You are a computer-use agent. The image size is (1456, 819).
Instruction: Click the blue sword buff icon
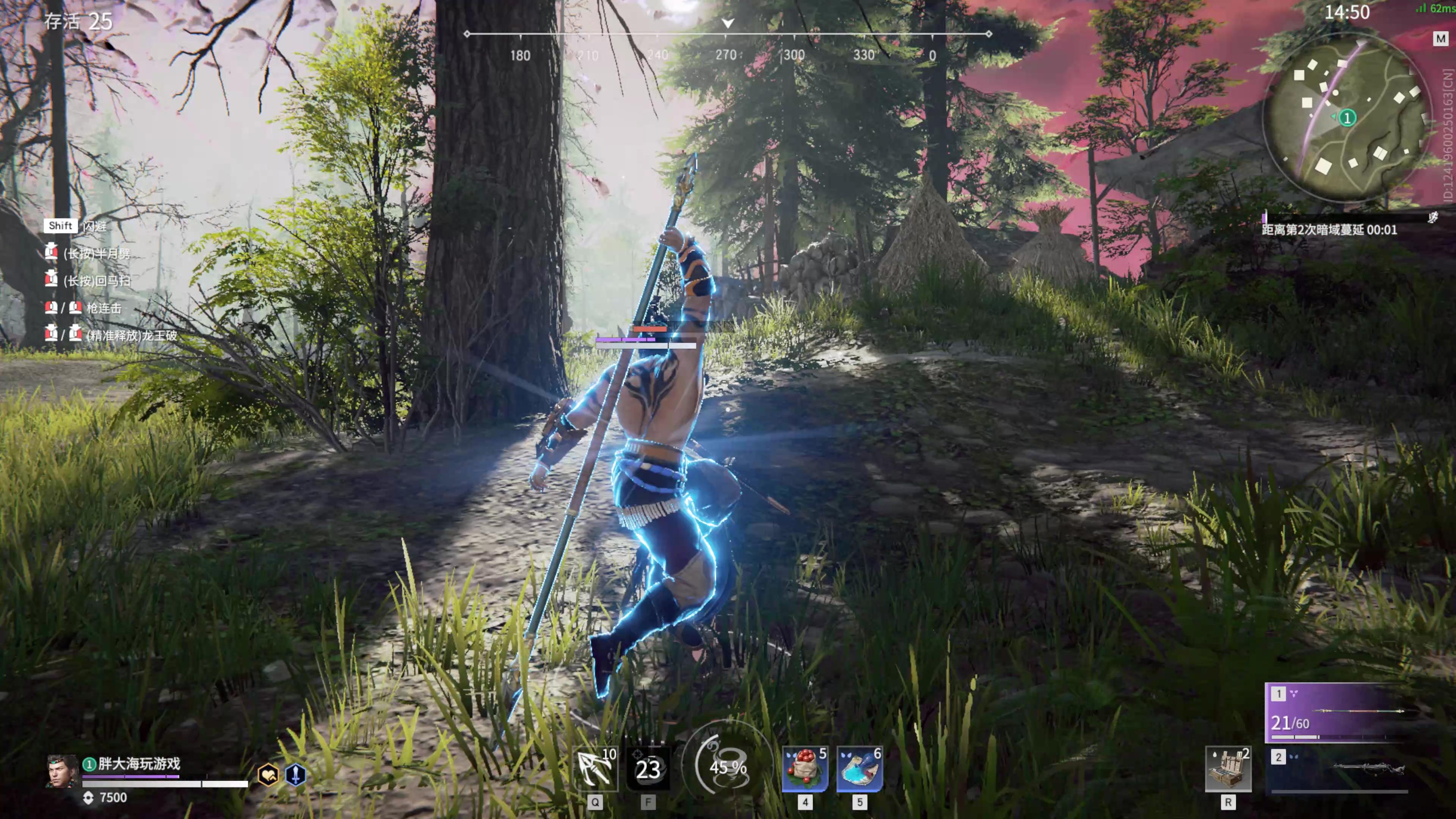tap(296, 775)
